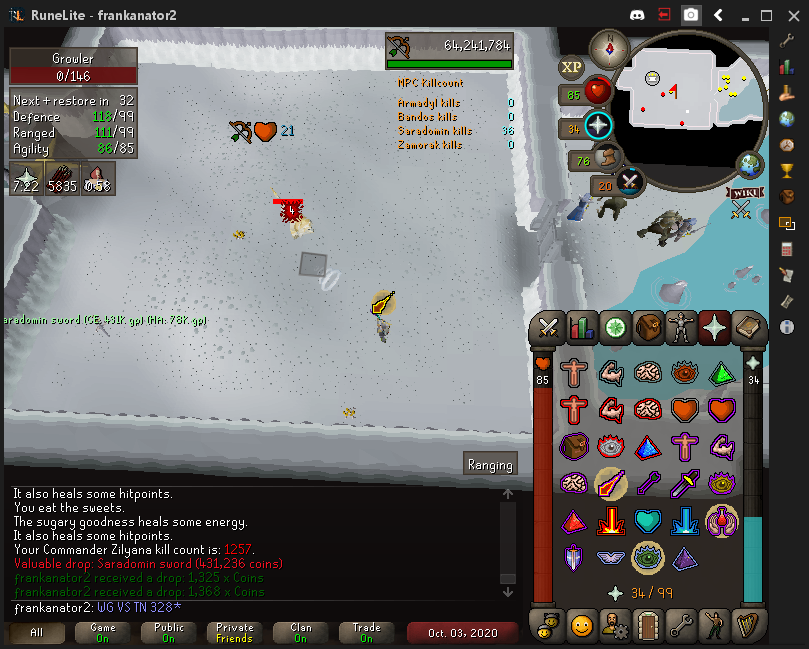
Task: Switch chat to the Clan filter
Action: [301, 633]
